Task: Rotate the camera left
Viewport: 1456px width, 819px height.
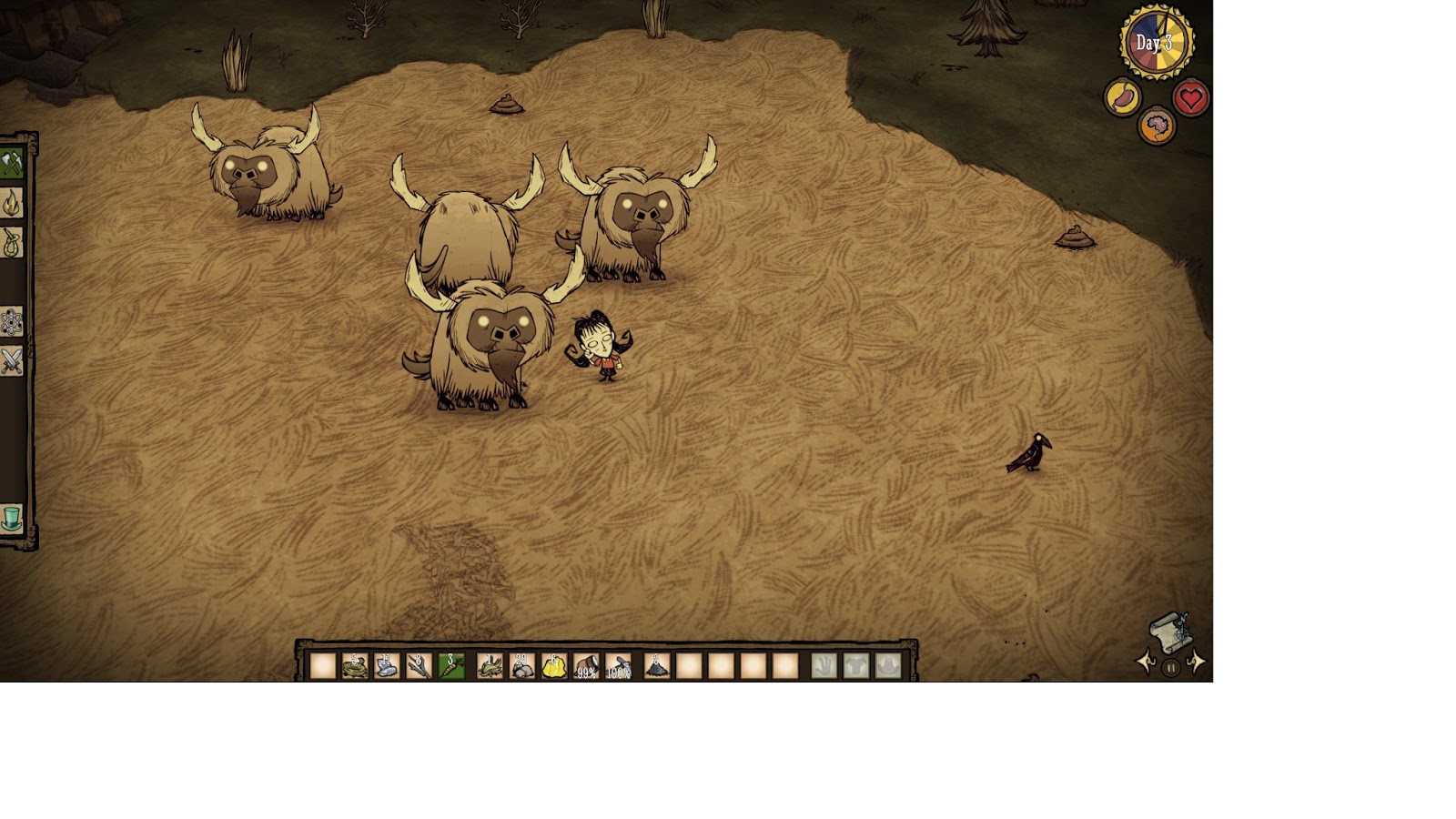Action: (x=1146, y=662)
